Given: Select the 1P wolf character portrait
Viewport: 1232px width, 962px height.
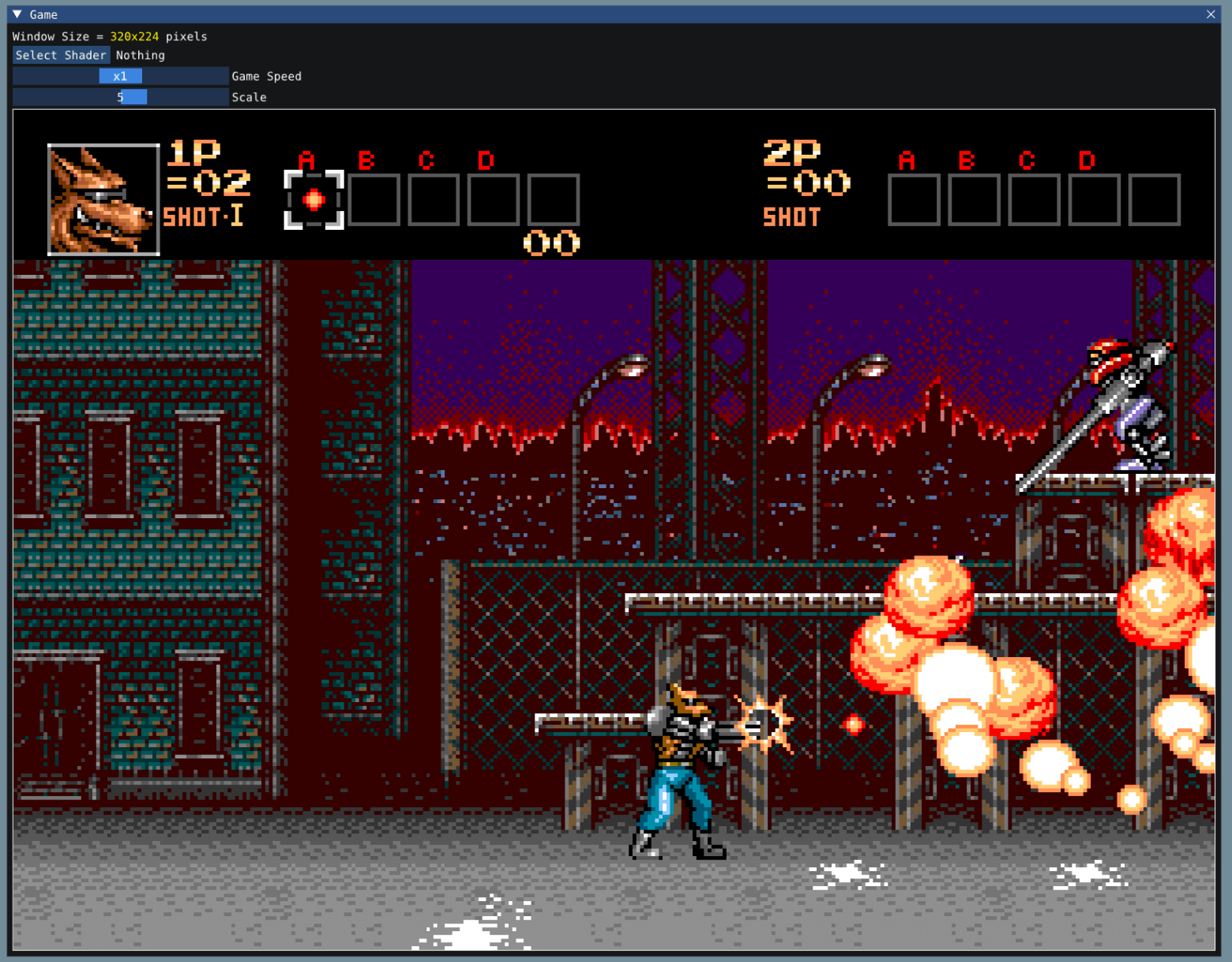Looking at the screenshot, I should (103, 197).
